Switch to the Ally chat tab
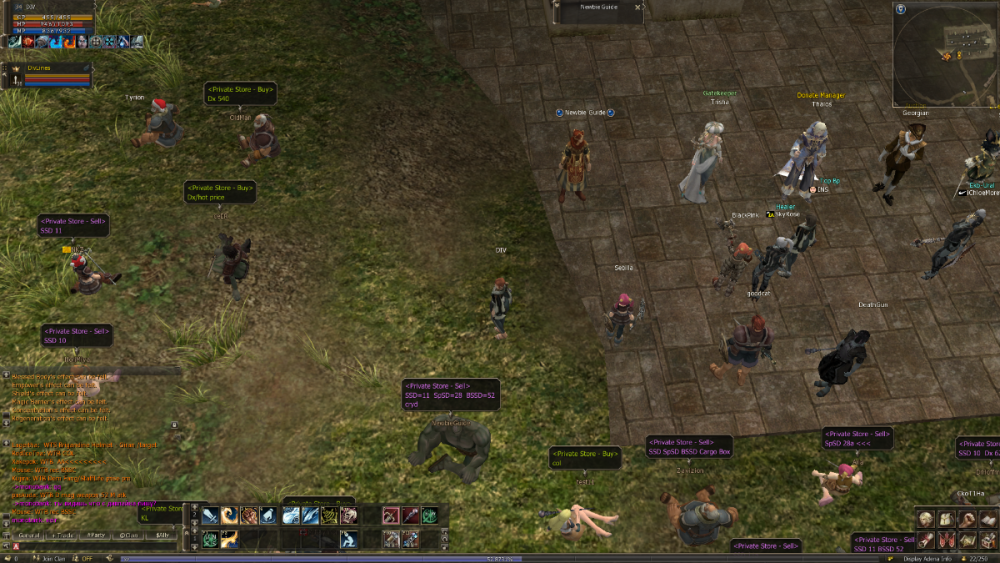Image resolution: width=1000 pixels, height=563 pixels. pos(161,536)
